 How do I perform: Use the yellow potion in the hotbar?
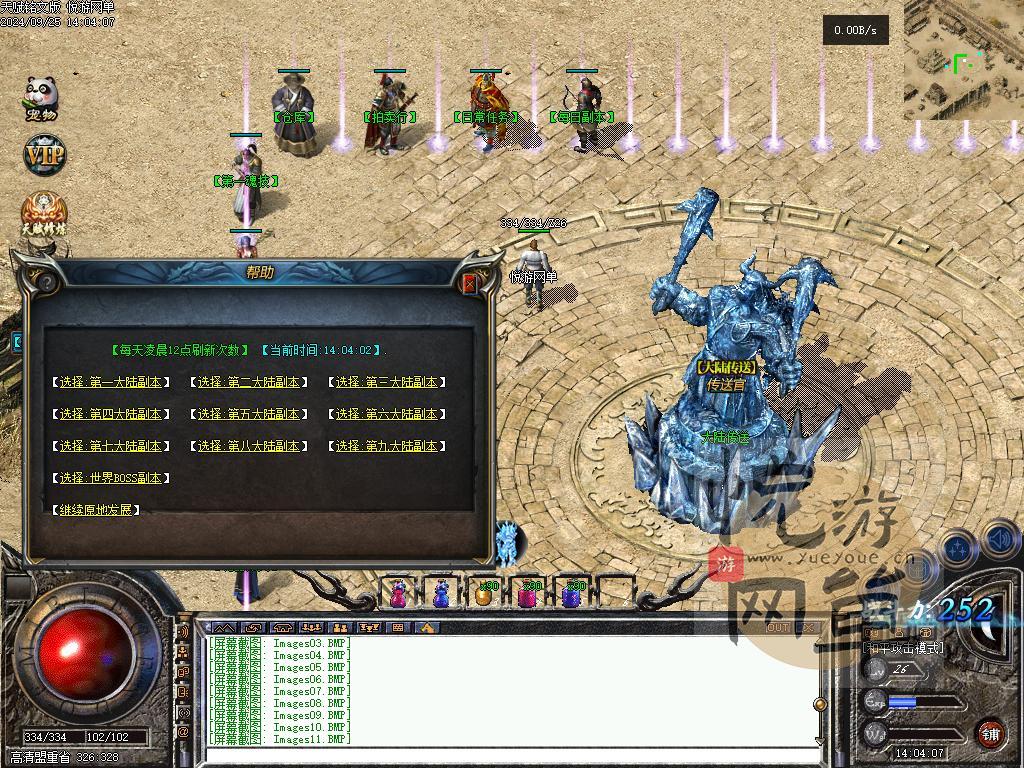click(483, 595)
